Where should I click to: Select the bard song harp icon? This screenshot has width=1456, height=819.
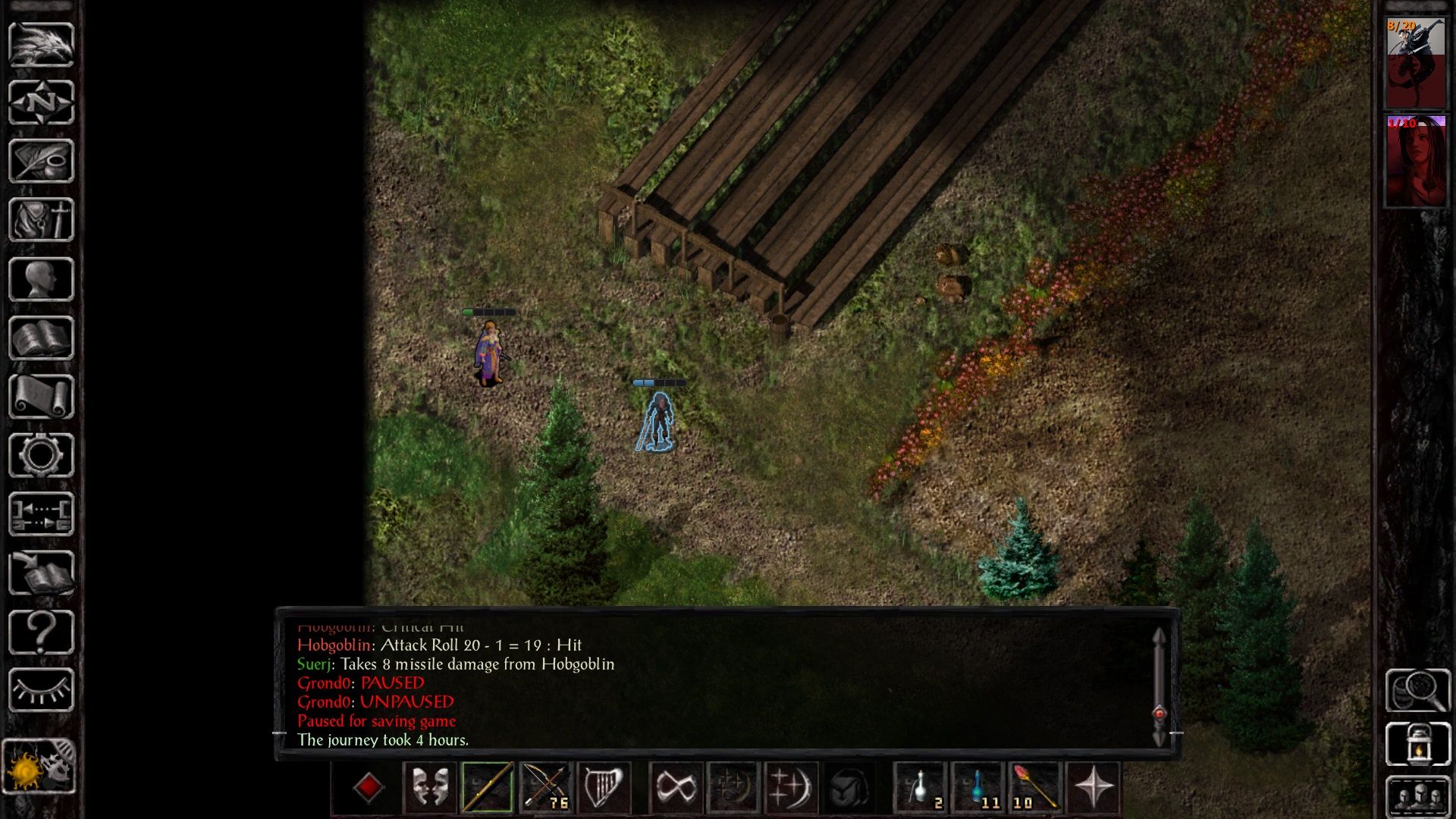click(603, 788)
